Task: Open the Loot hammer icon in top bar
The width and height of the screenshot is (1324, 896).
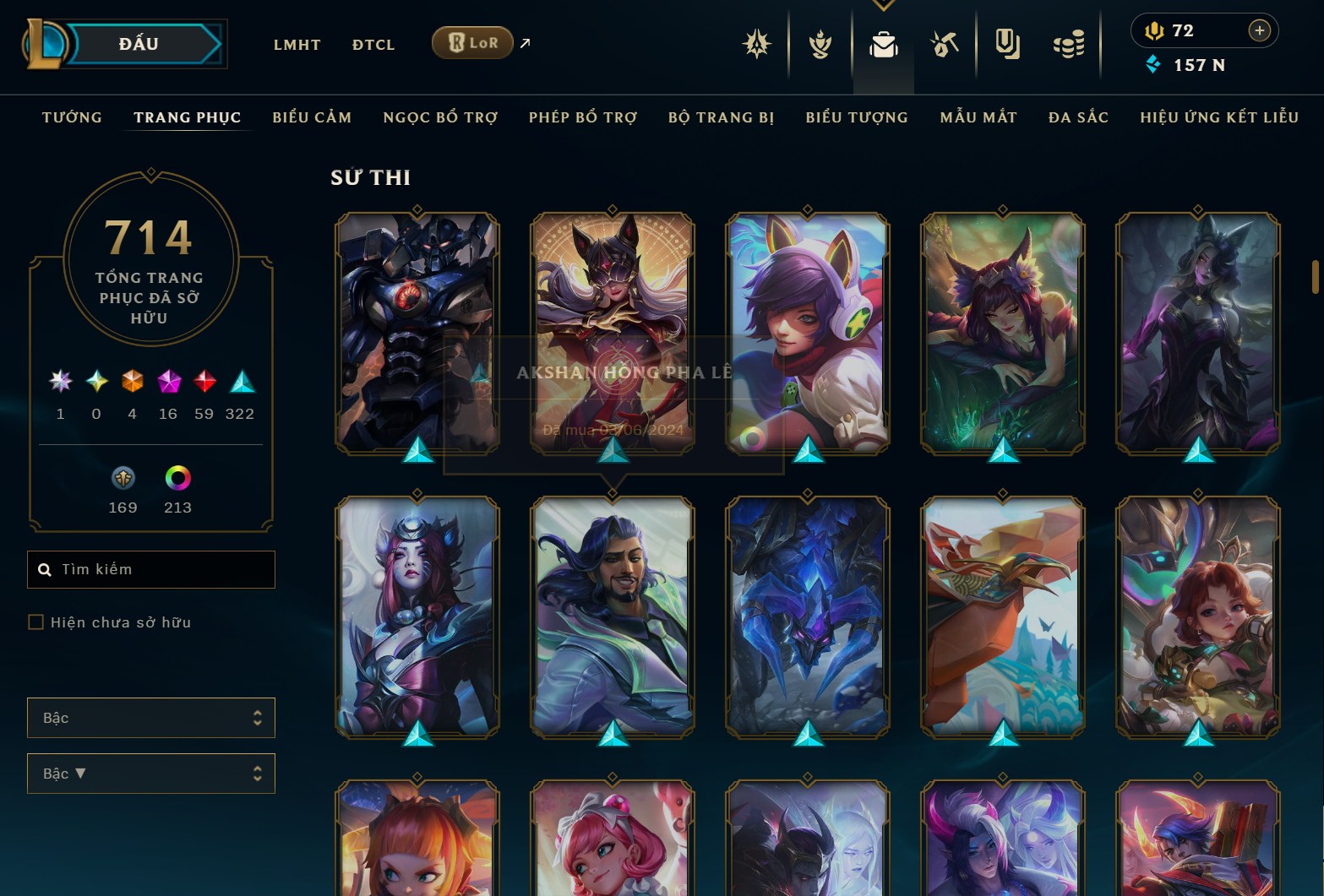Action: (x=945, y=46)
